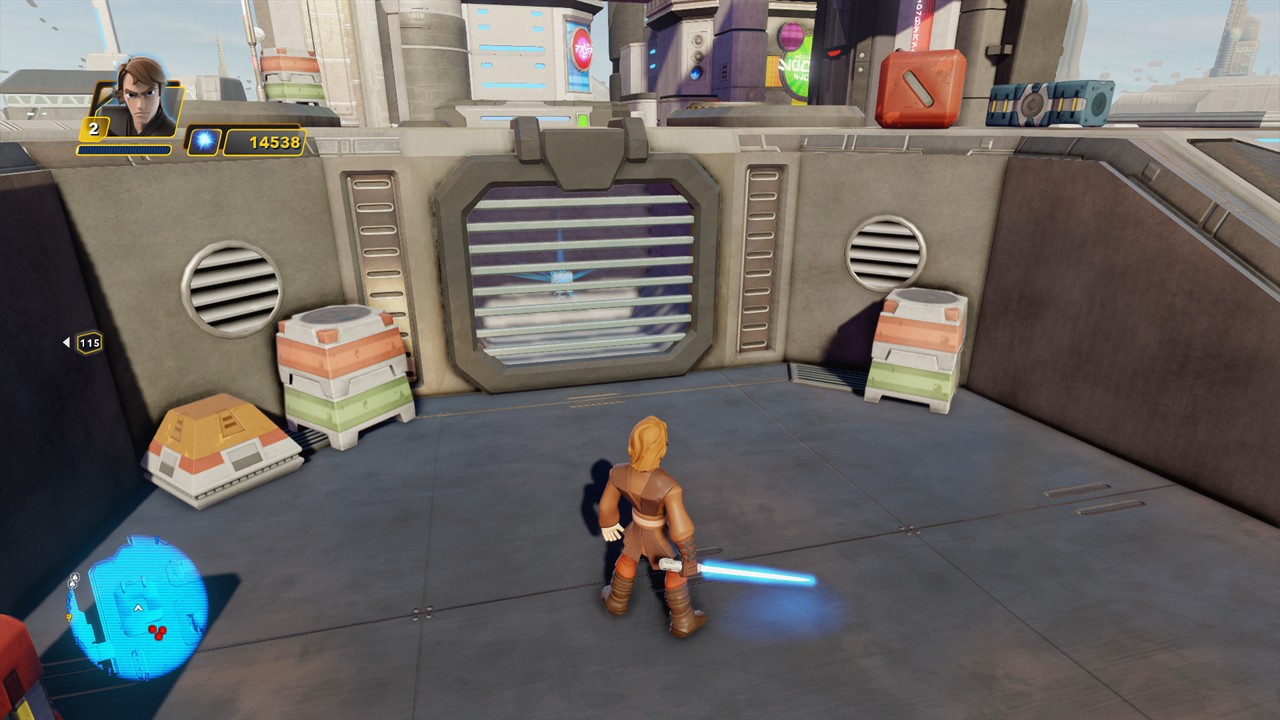1280x720 pixels.
Task: Select the blue spark currency icon
Action: tap(203, 142)
